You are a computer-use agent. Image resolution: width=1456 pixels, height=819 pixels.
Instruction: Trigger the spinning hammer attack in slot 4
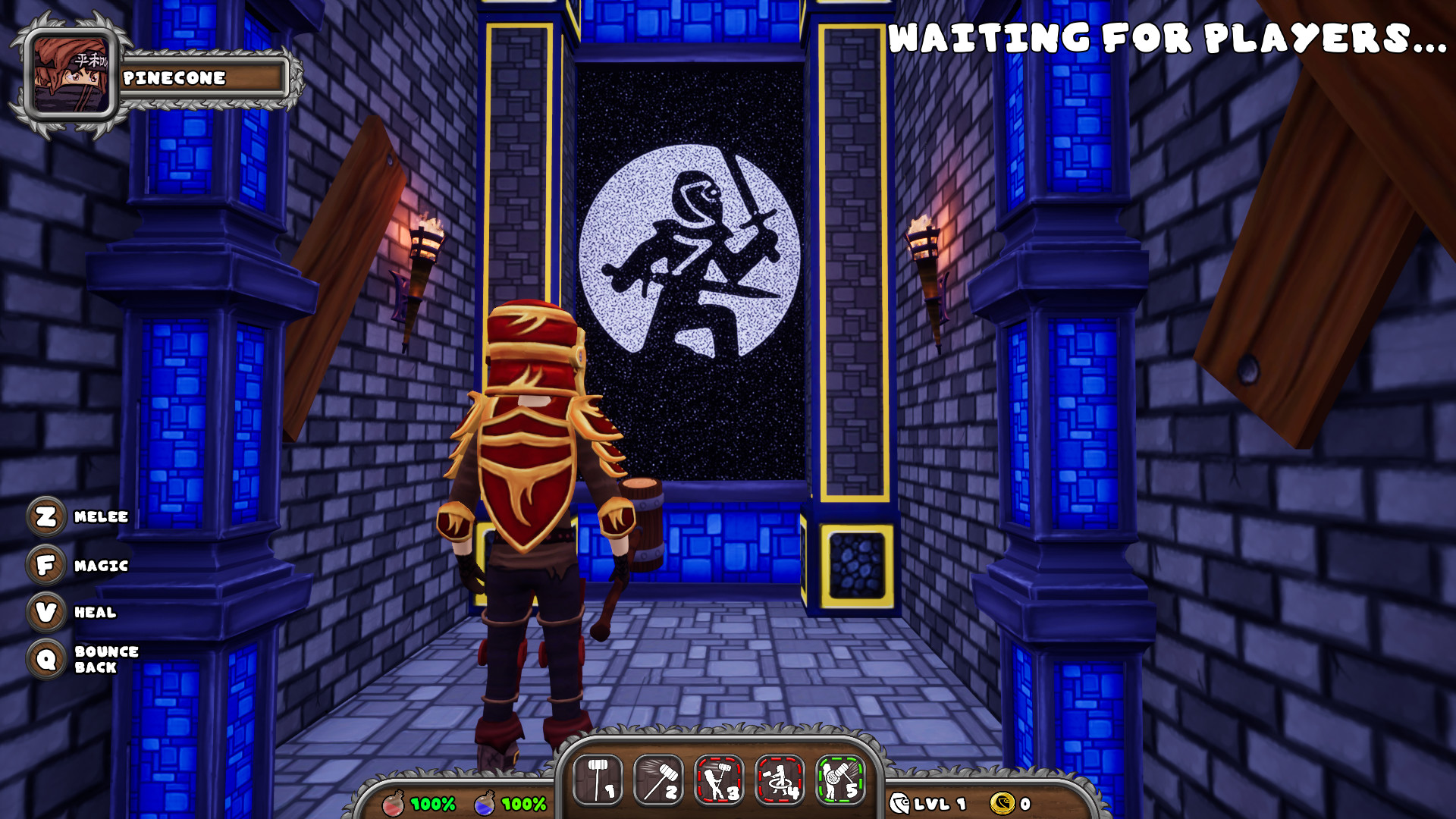click(x=780, y=780)
